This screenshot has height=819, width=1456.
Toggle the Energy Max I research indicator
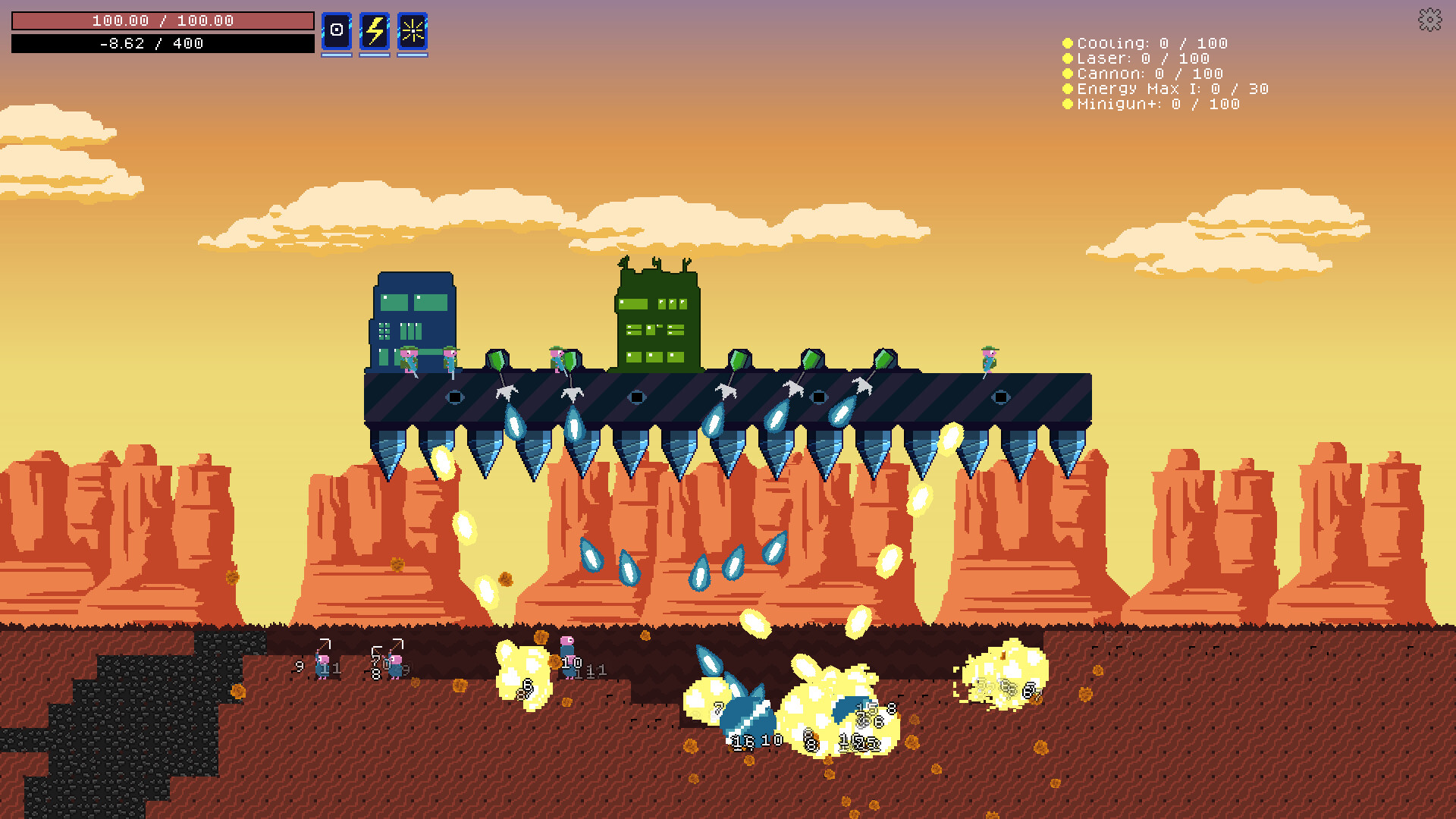pos(1068,89)
